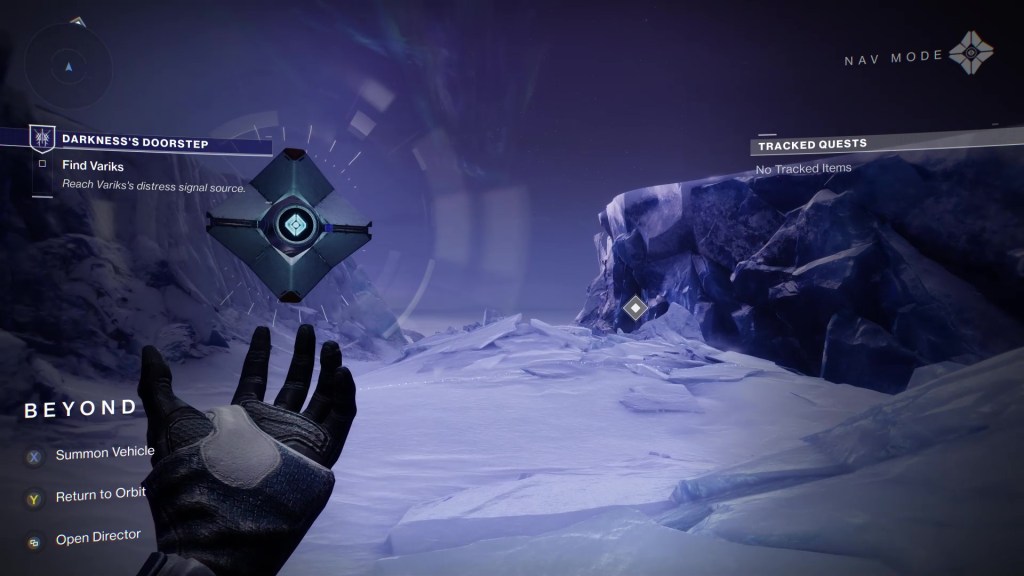Click the circular radar minimap
1024x576 pixels.
[x=69, y=66]
